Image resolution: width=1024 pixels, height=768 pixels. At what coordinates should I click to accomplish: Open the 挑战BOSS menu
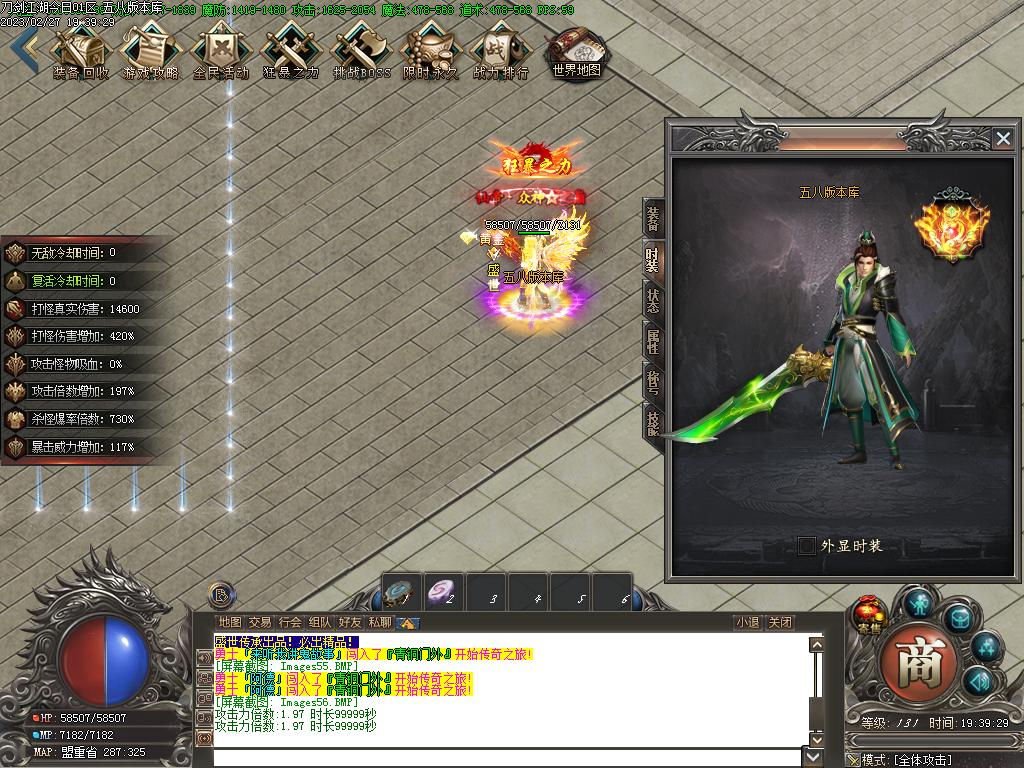[x=361, y=50]
